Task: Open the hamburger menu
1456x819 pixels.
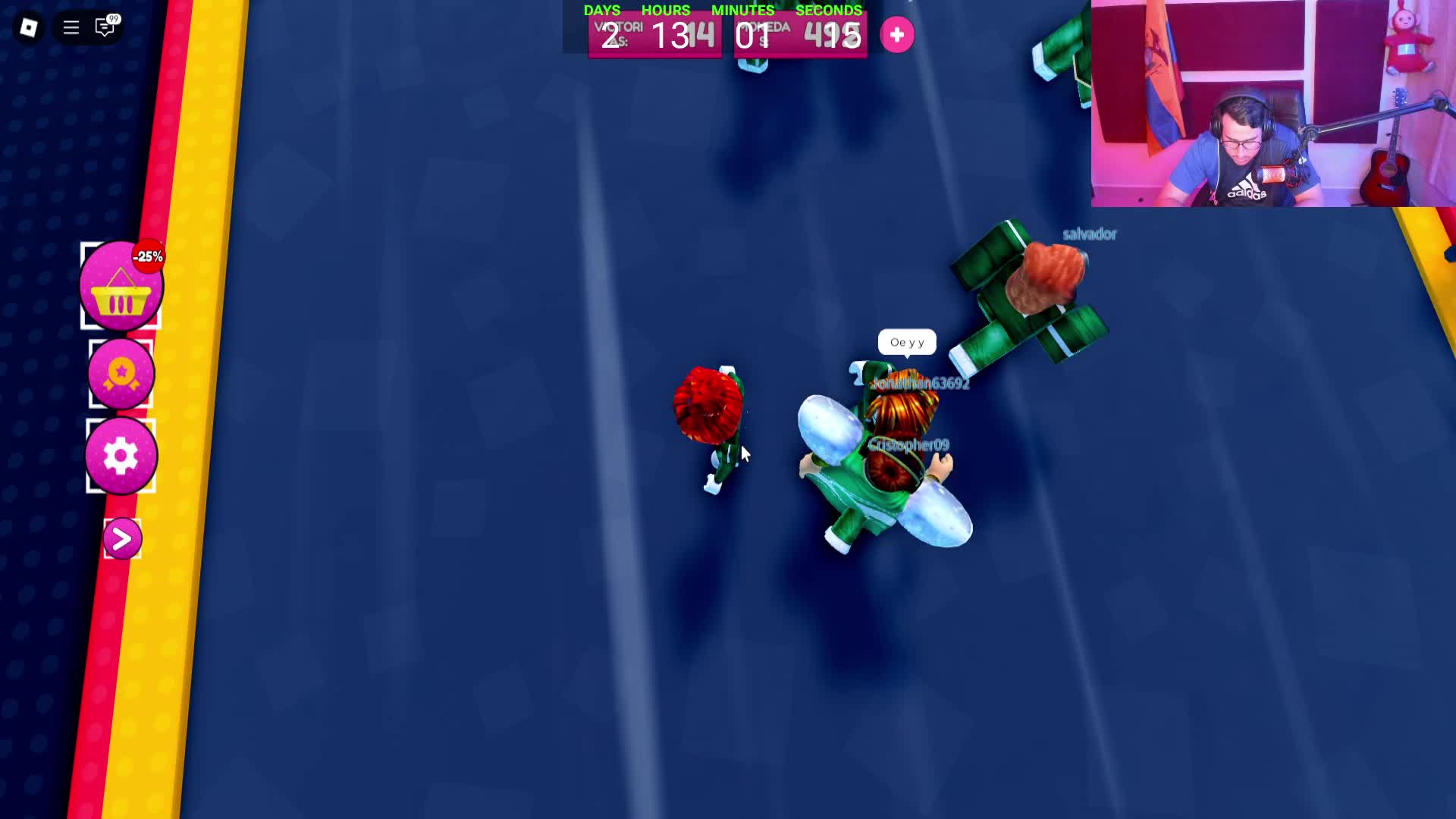Action: [70, 27]
